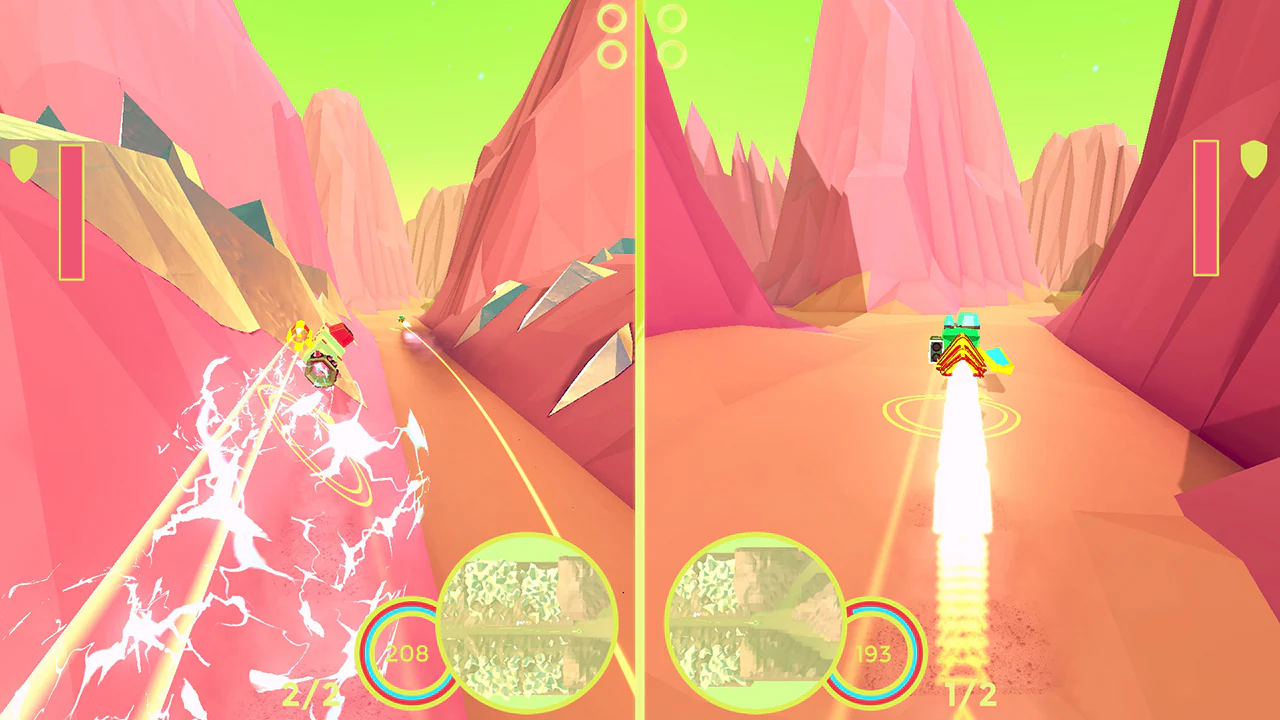
Task: Click the ring checkpoint marker on the right track
Action: pos(950,415)
